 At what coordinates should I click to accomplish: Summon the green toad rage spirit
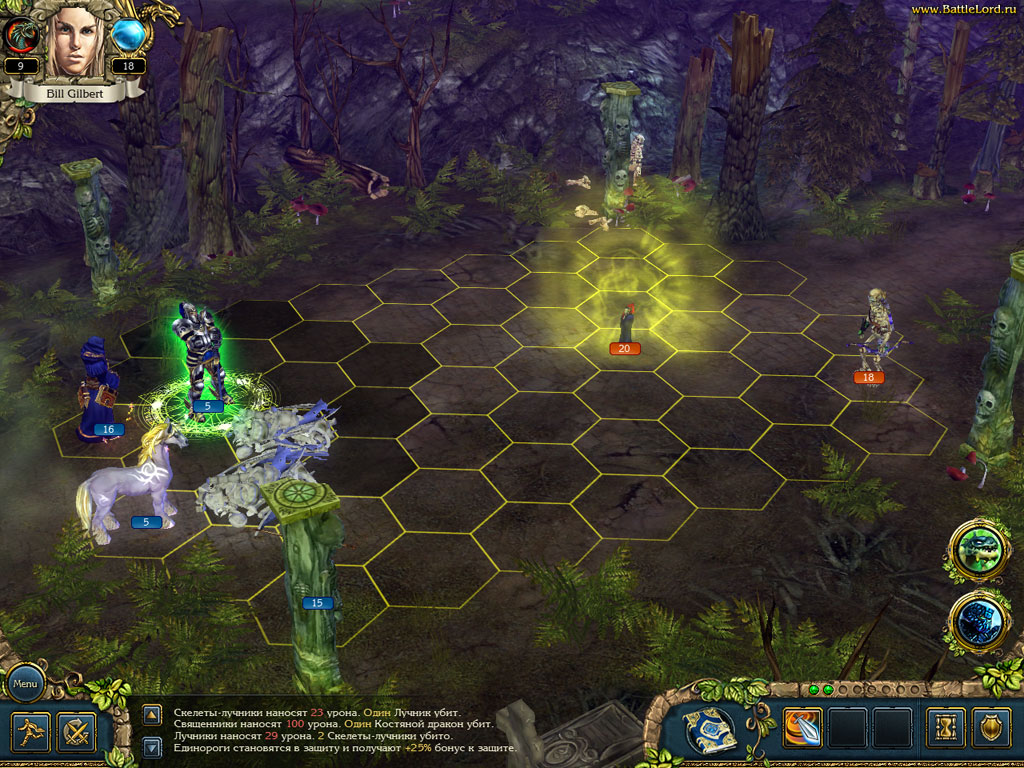tap(976, 548)
